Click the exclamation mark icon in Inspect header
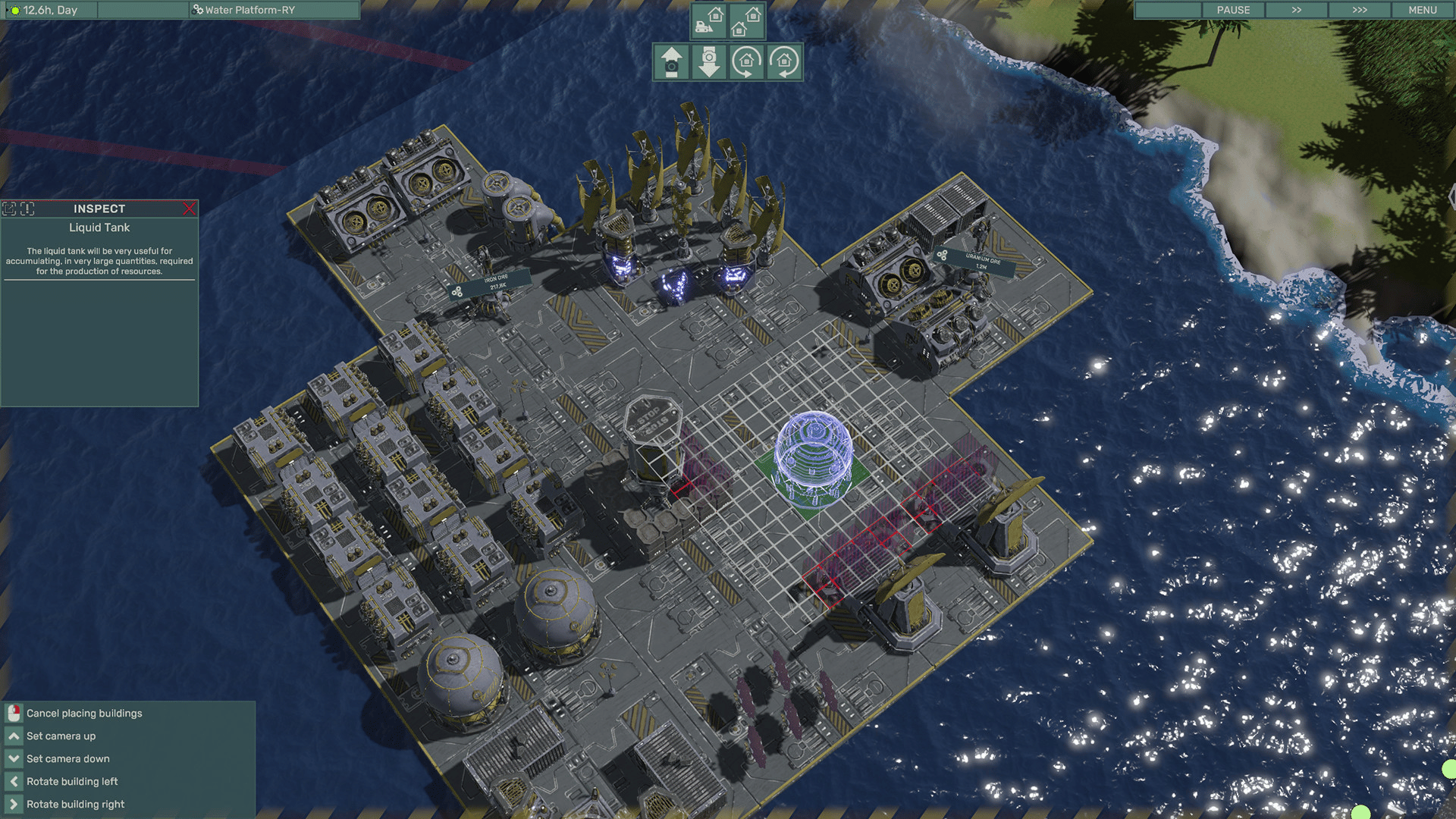Screen dimensions: 1456x819 point(27,209)
